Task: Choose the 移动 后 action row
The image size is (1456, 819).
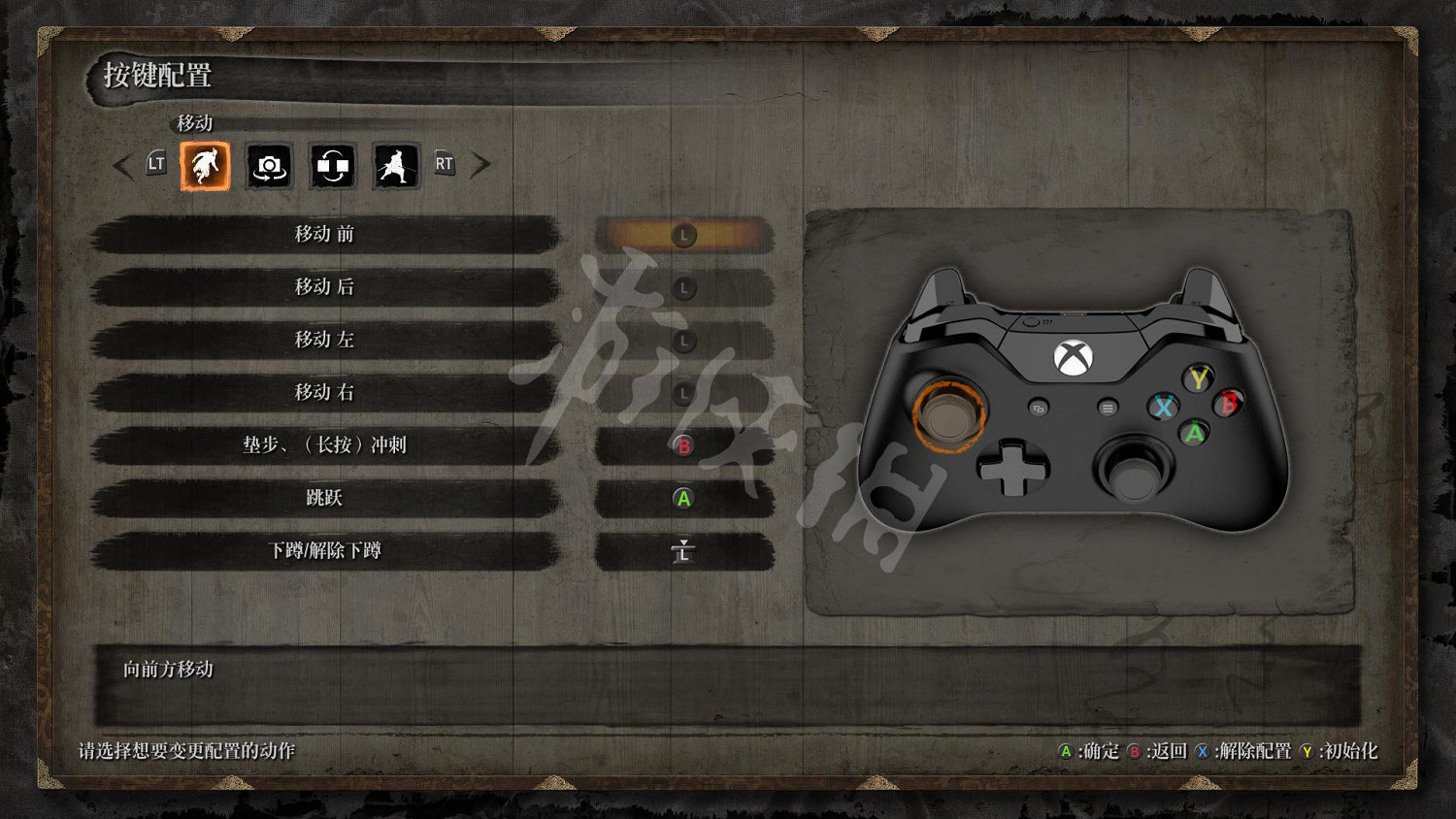Action: 325,287
